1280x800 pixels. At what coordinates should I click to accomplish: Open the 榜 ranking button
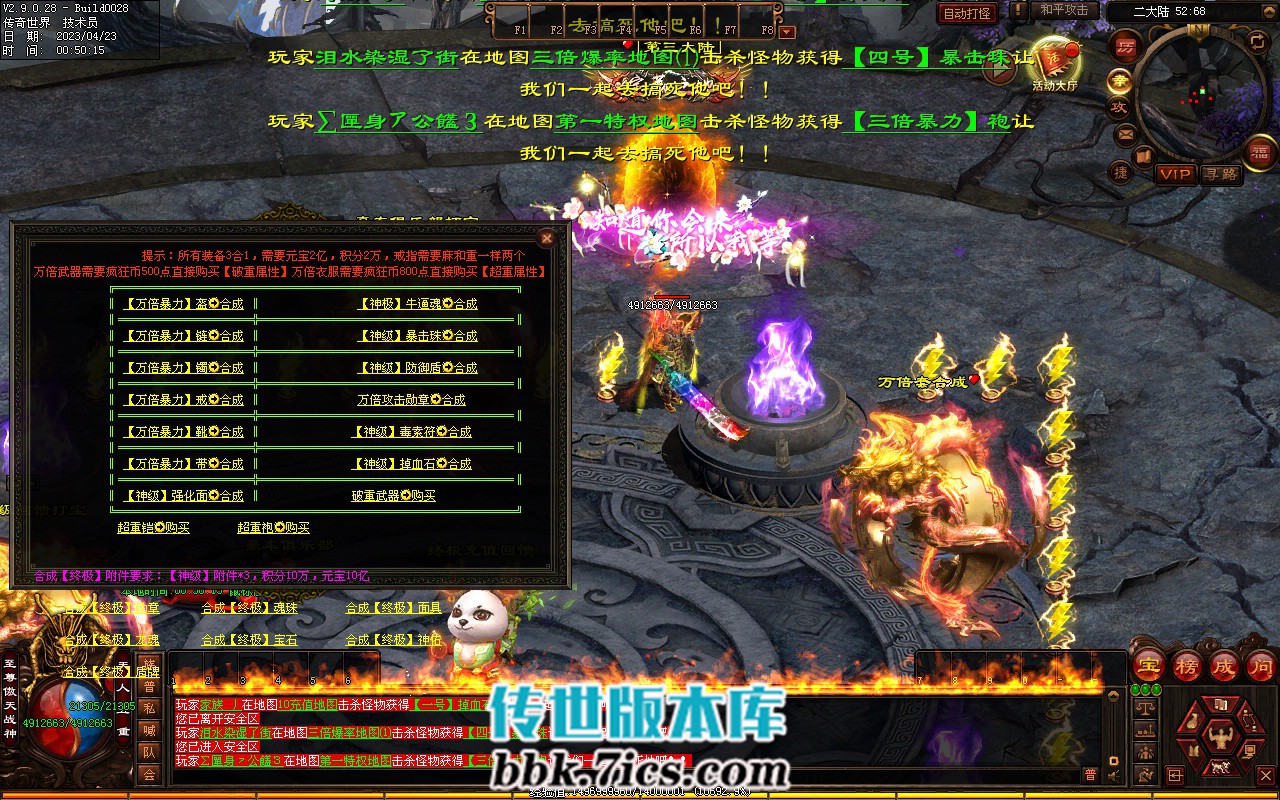click(1187, 665)
